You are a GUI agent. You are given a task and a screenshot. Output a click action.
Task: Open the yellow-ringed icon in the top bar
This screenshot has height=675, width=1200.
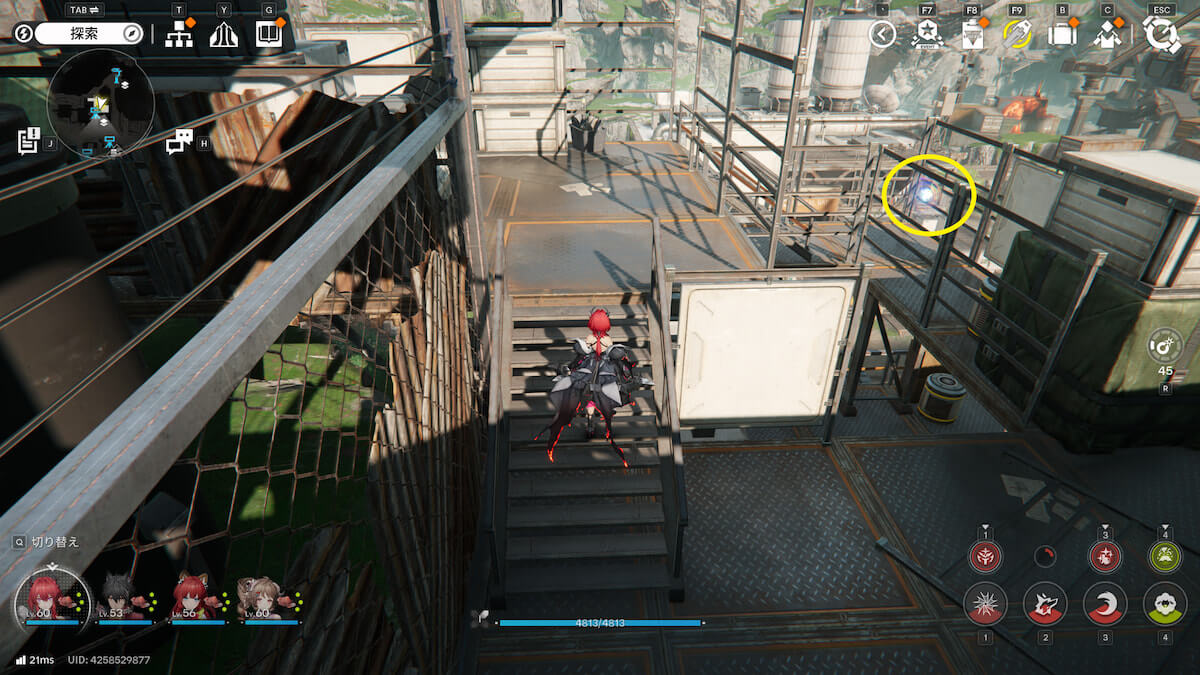pos(1017,35)
